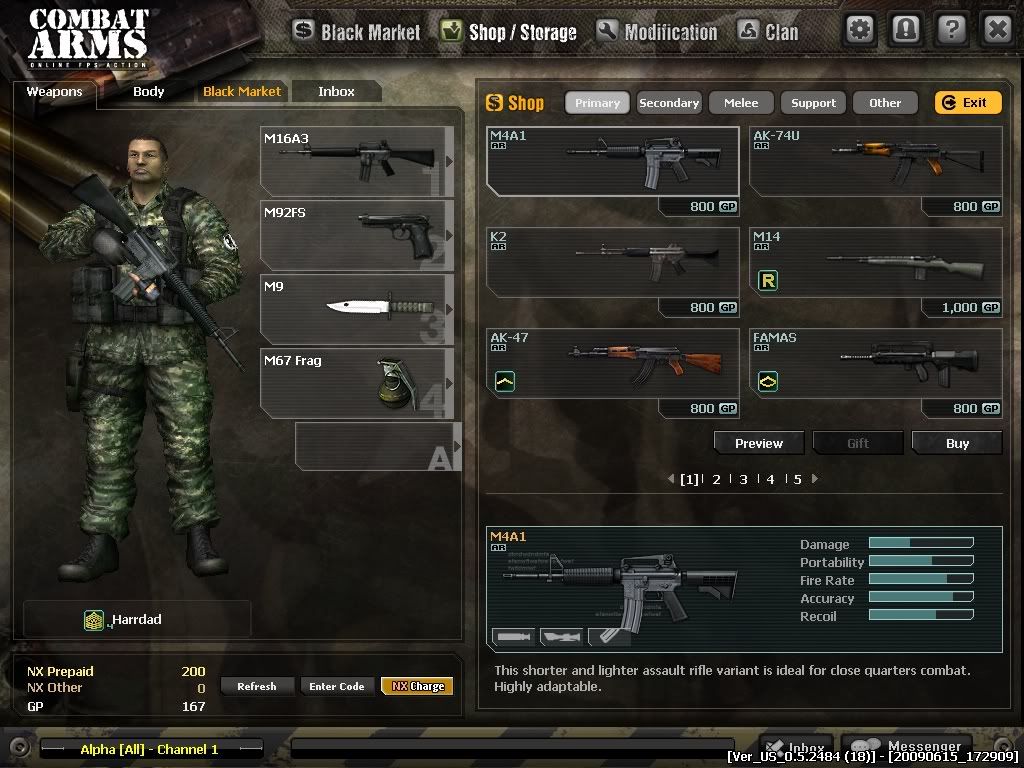Buy the selected weapon
The height and width of the screenshot is (768, 1024).
(957, 443)
